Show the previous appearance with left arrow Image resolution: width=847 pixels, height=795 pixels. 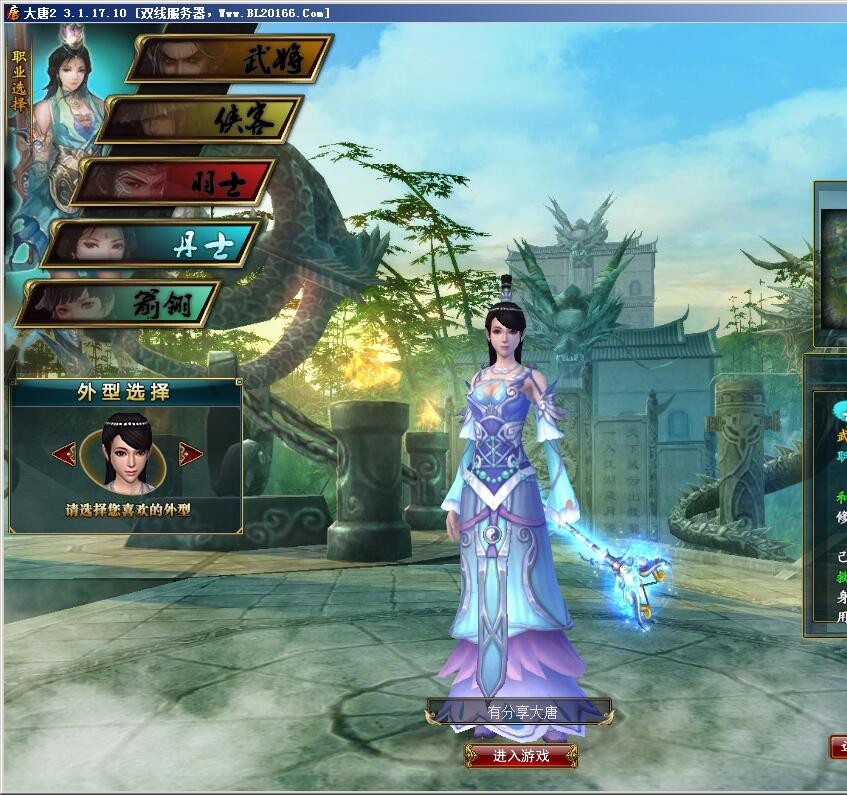(65, 454)
